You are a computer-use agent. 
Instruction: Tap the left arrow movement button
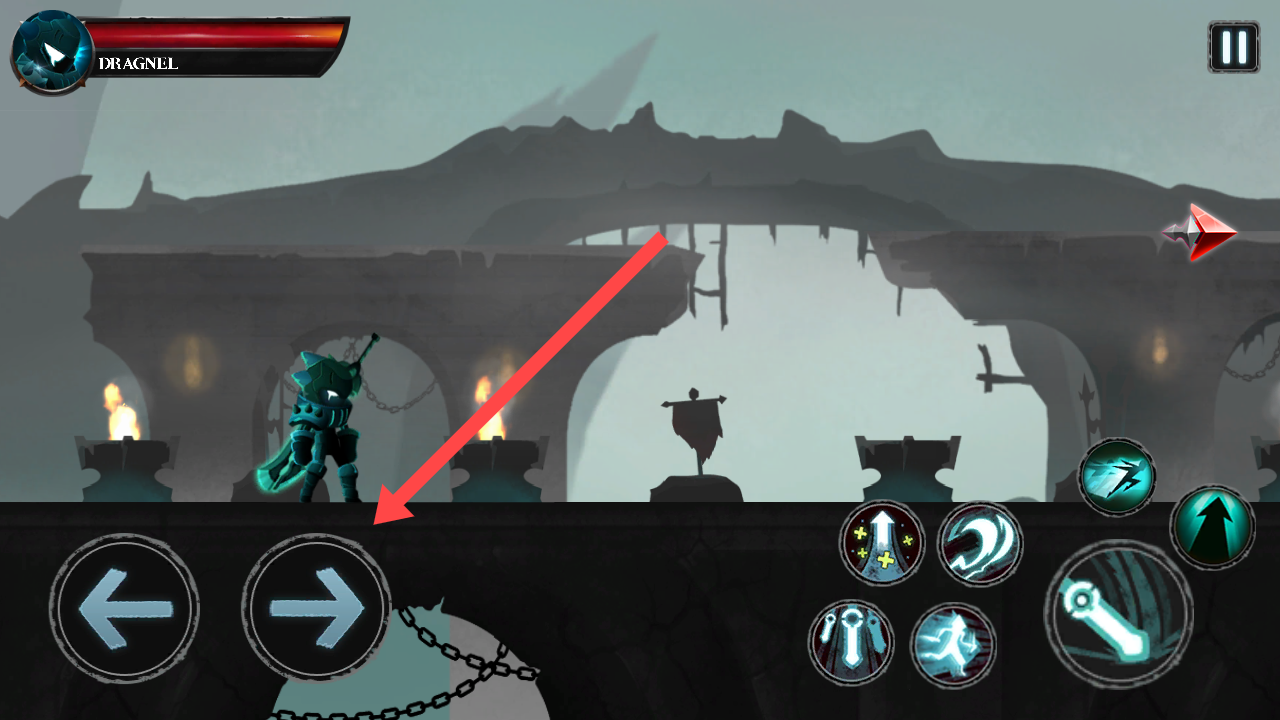(x=124, y=608)
